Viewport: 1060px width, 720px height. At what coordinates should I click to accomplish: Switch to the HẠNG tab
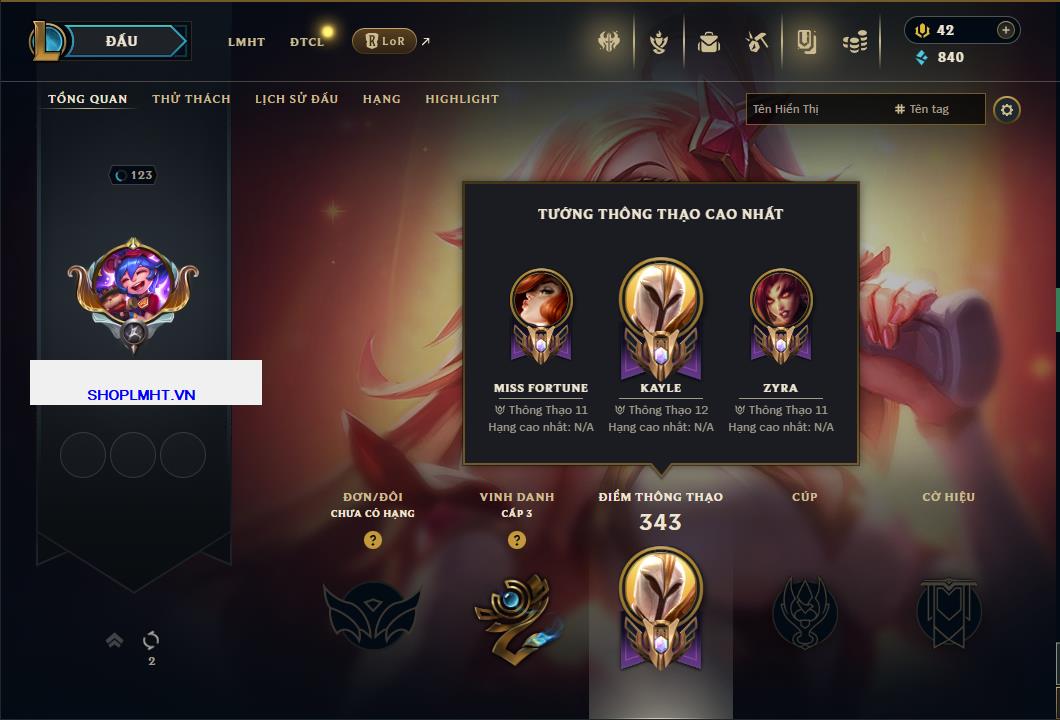pyautogui.click(x=382, y=99)
